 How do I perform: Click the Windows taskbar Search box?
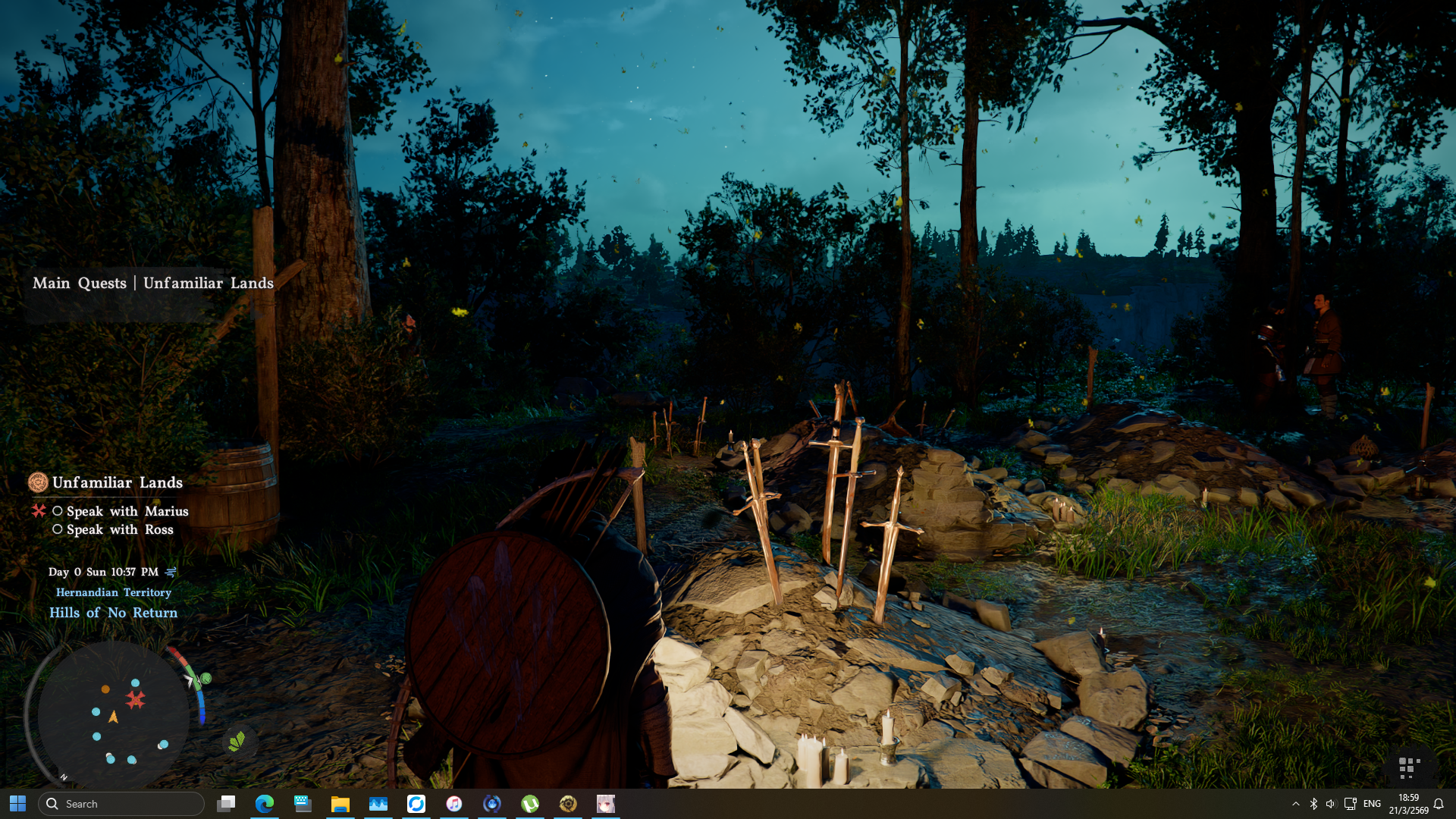click(x=121, y=804)
